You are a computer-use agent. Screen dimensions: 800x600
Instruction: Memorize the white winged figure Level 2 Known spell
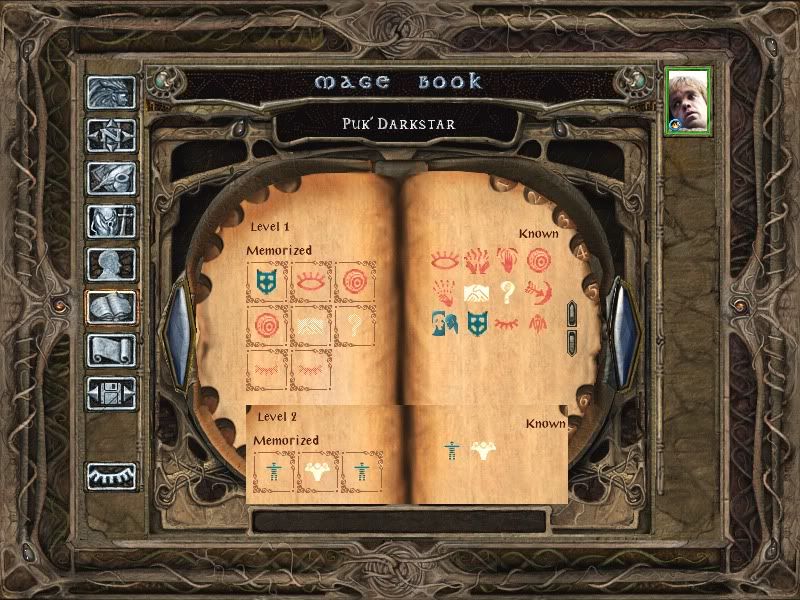tap(485, 450)
